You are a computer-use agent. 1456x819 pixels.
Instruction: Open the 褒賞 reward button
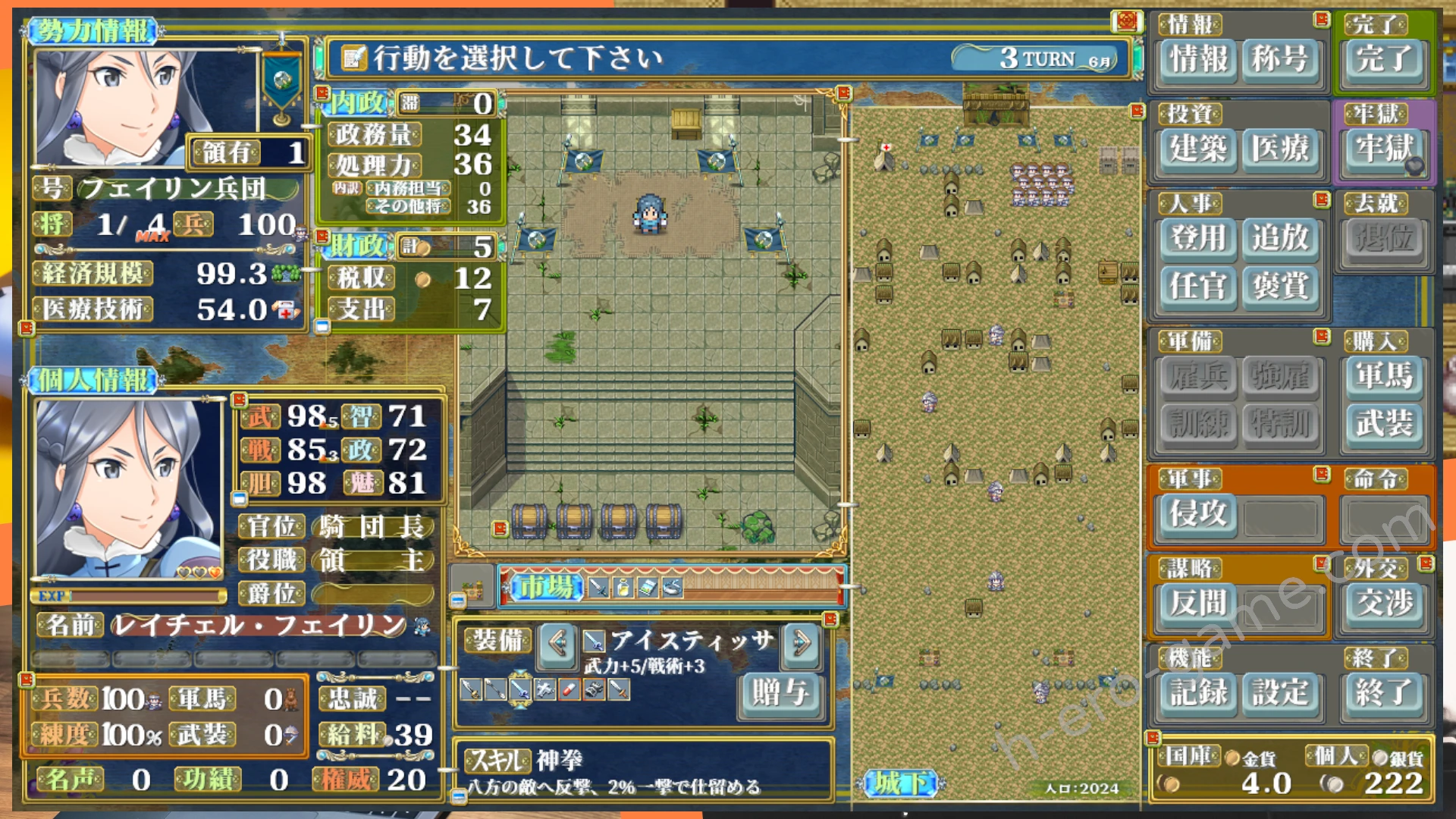[x=1279, y=287]
